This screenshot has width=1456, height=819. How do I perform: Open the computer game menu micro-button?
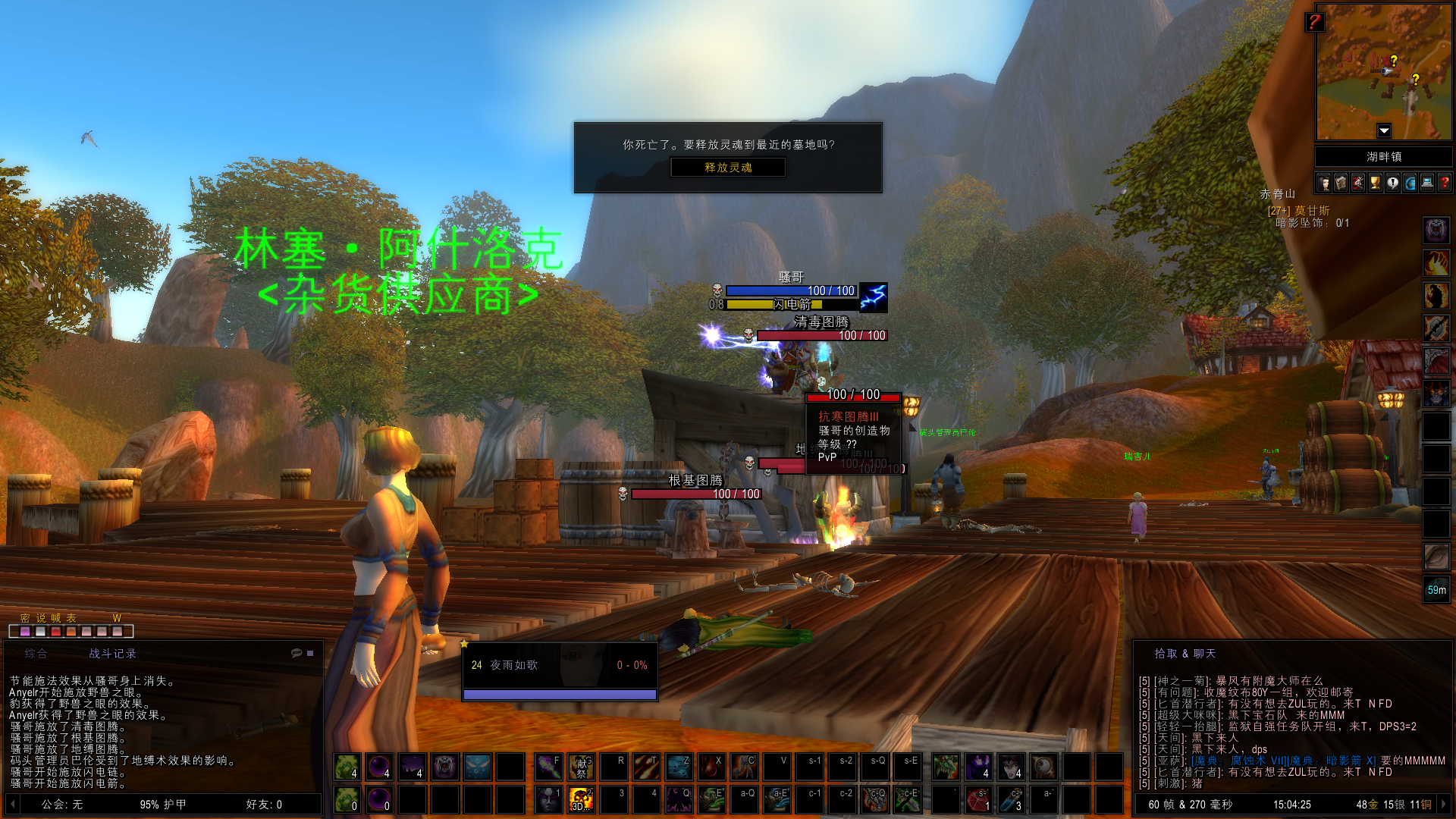coord(1427,183)
